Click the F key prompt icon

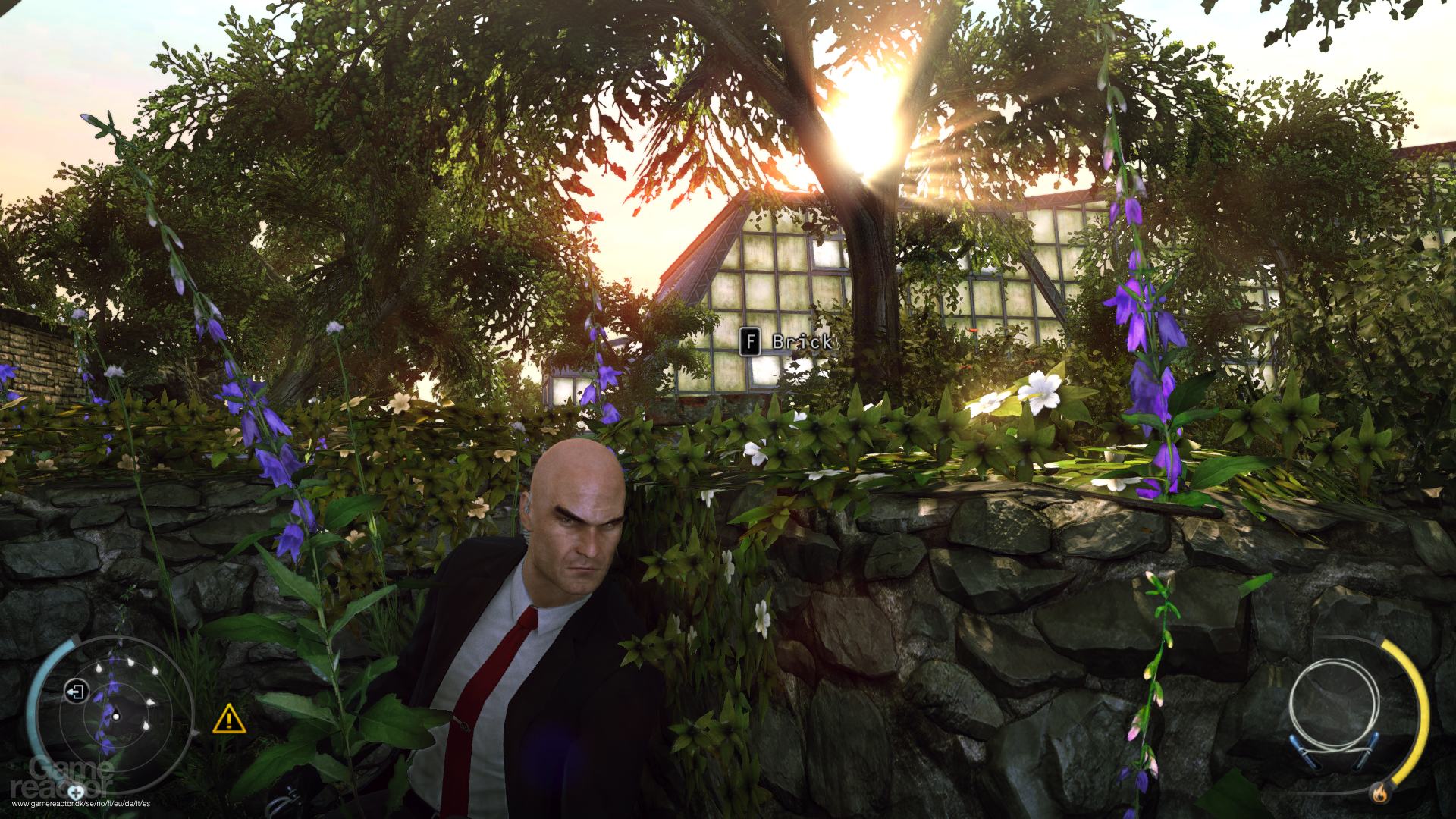pyautogui.click(x=750, y=342)
